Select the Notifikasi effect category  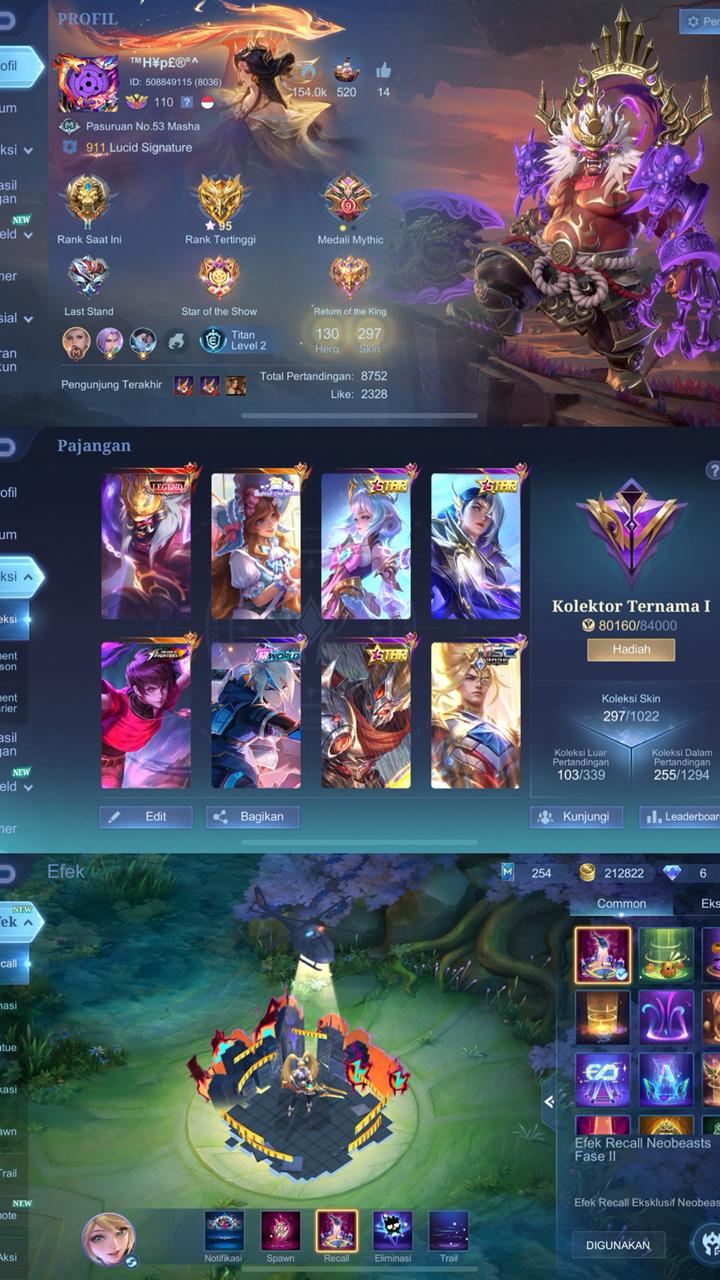tap(224, 1233)
